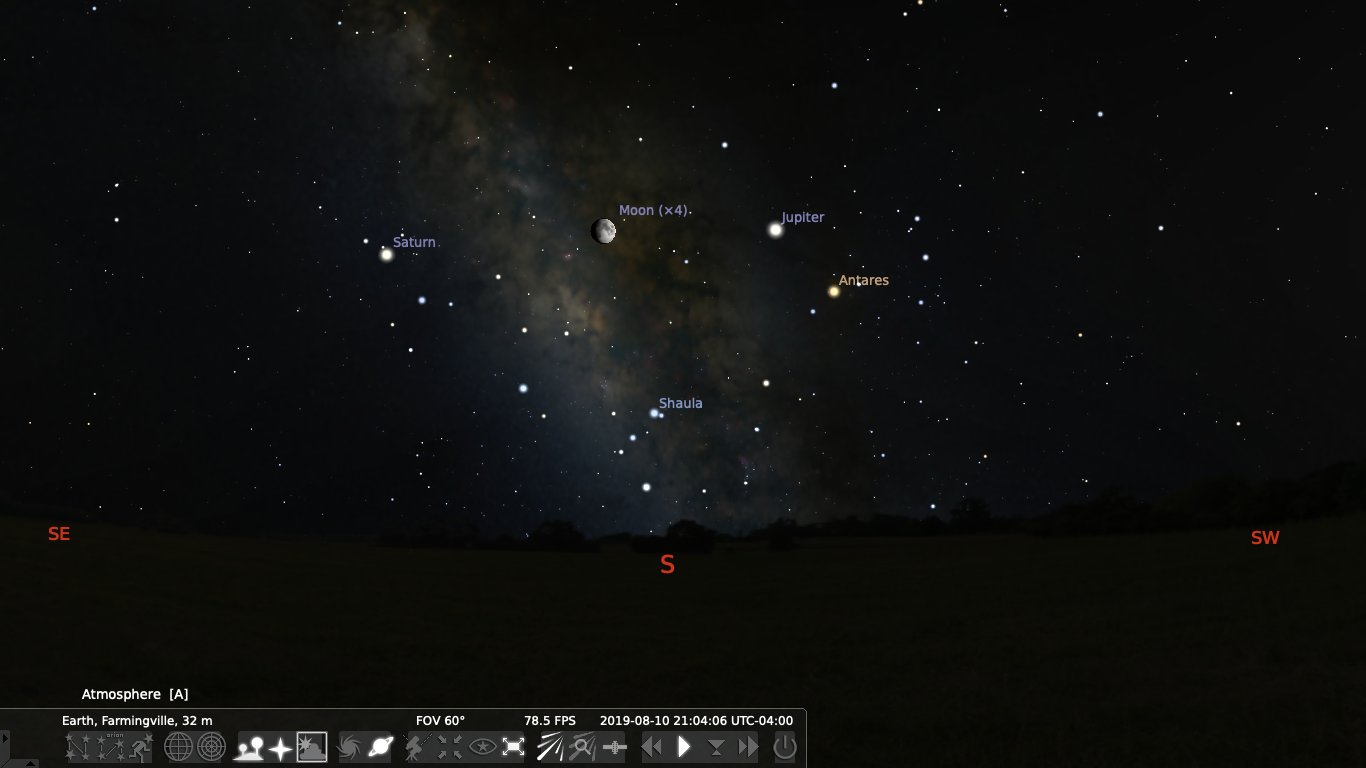This screenshot has height=768, width=1366.
Task: Toggle constellation labels display
Action: (x=110, y=747)
